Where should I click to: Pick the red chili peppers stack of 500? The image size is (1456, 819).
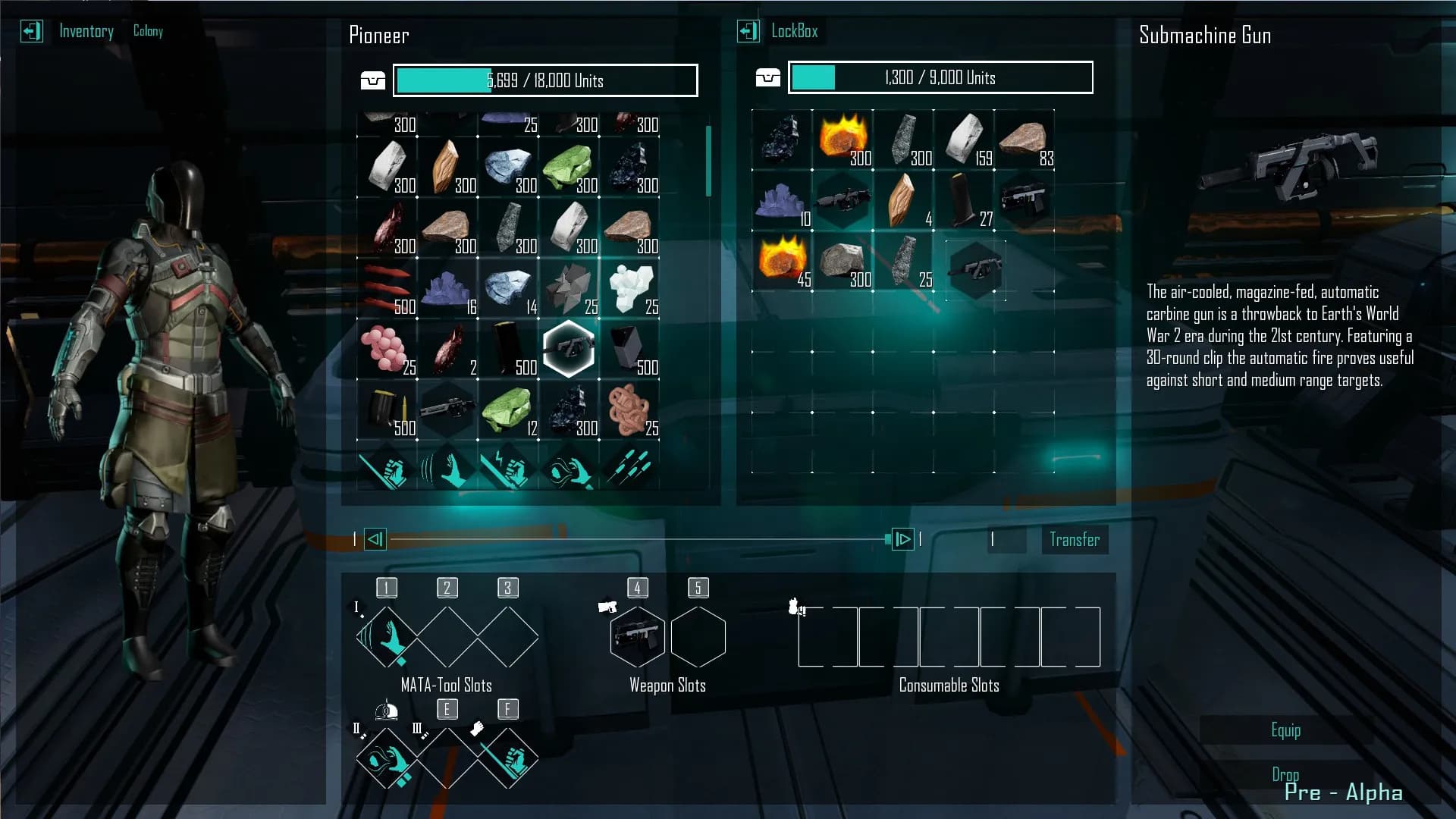pos(387,288)
